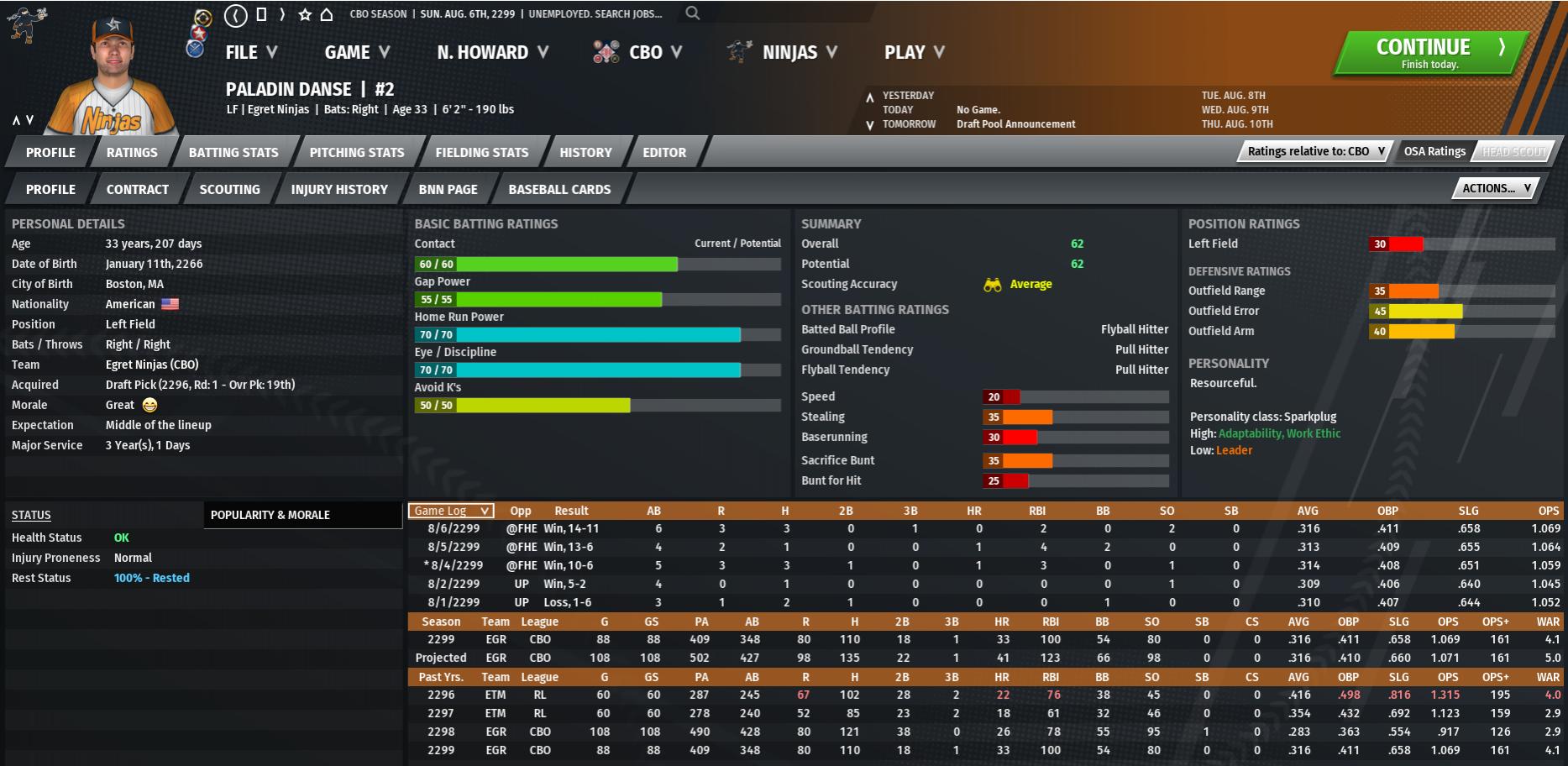Show the Fielding Stats tab

[482, 152]
